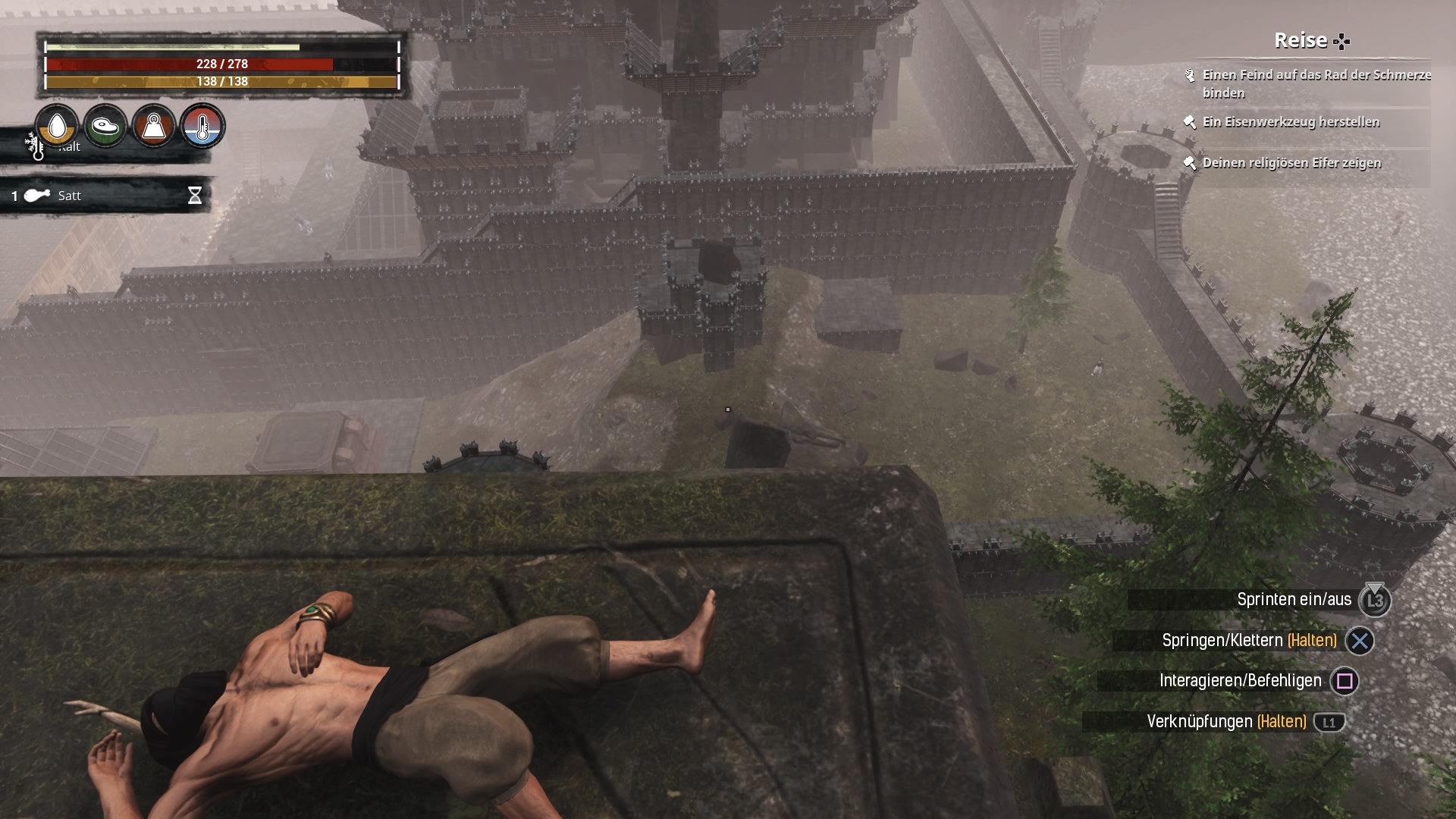This screenshot has width=1456, height=819.
Task: Open the Reise journey tracker header
Action: 1311,40
